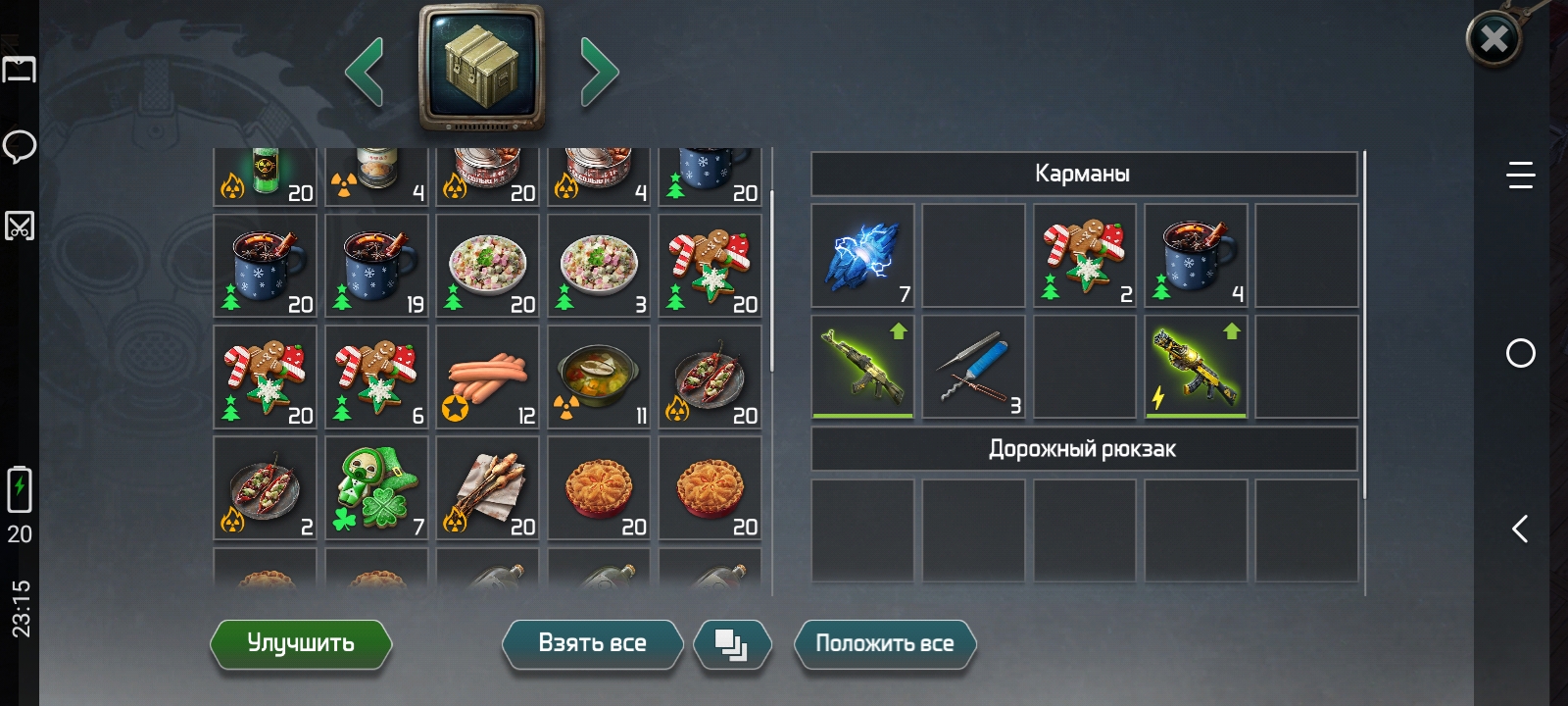This screenshot has height=706, width=1568.
Task: Select the green clover costume item
Action: click(x=376, y=488)
